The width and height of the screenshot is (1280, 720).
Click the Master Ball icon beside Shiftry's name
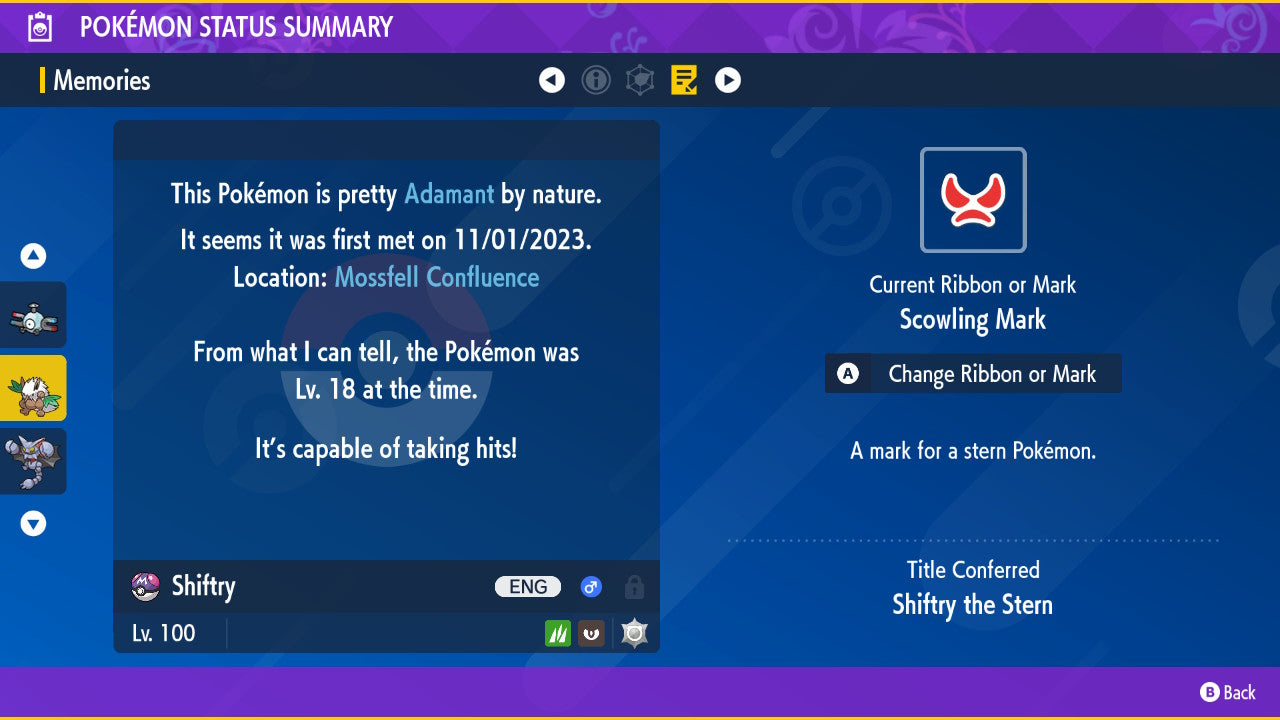tap(143, 587)
